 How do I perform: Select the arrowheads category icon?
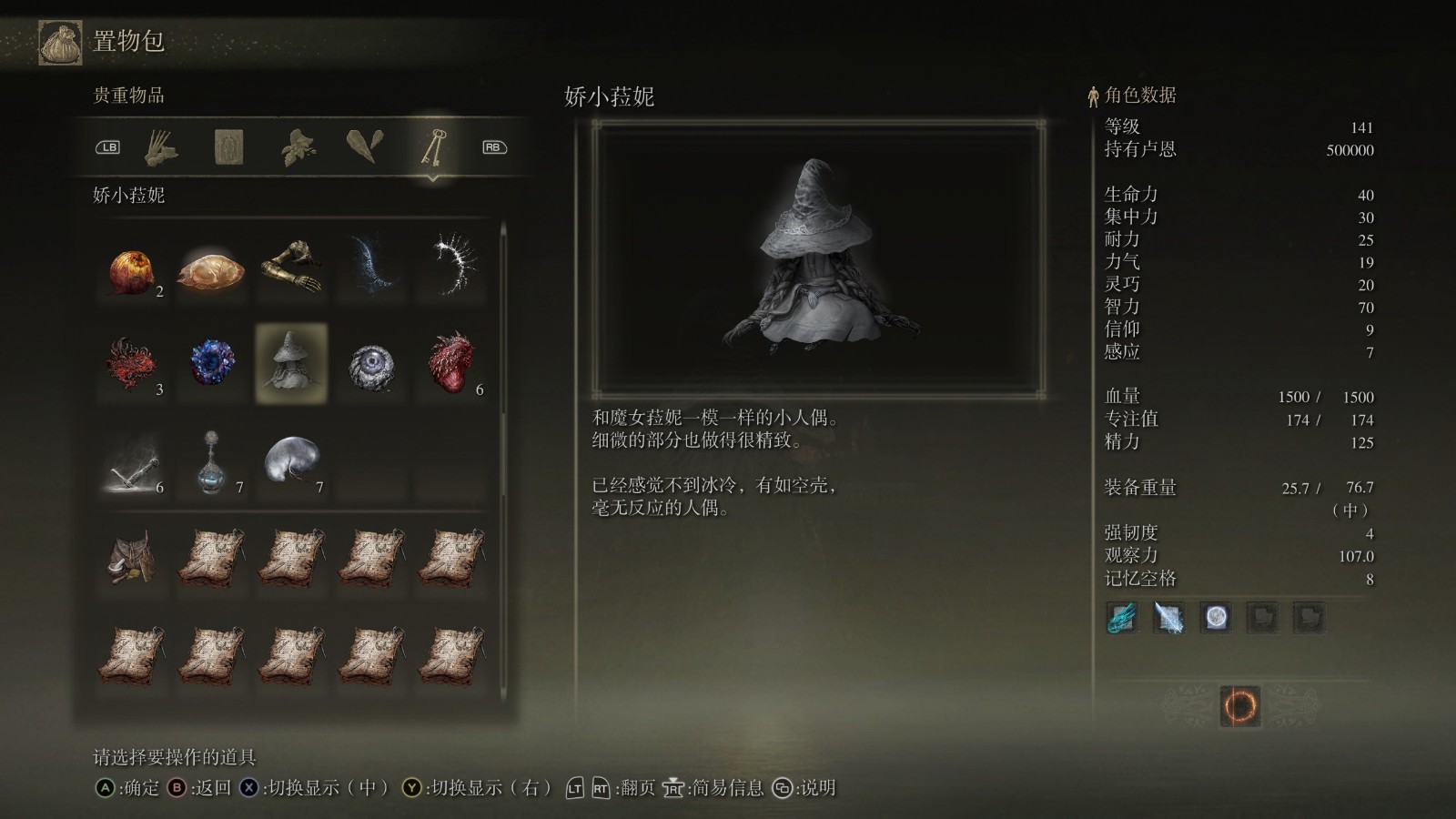(x=366, y=146)
